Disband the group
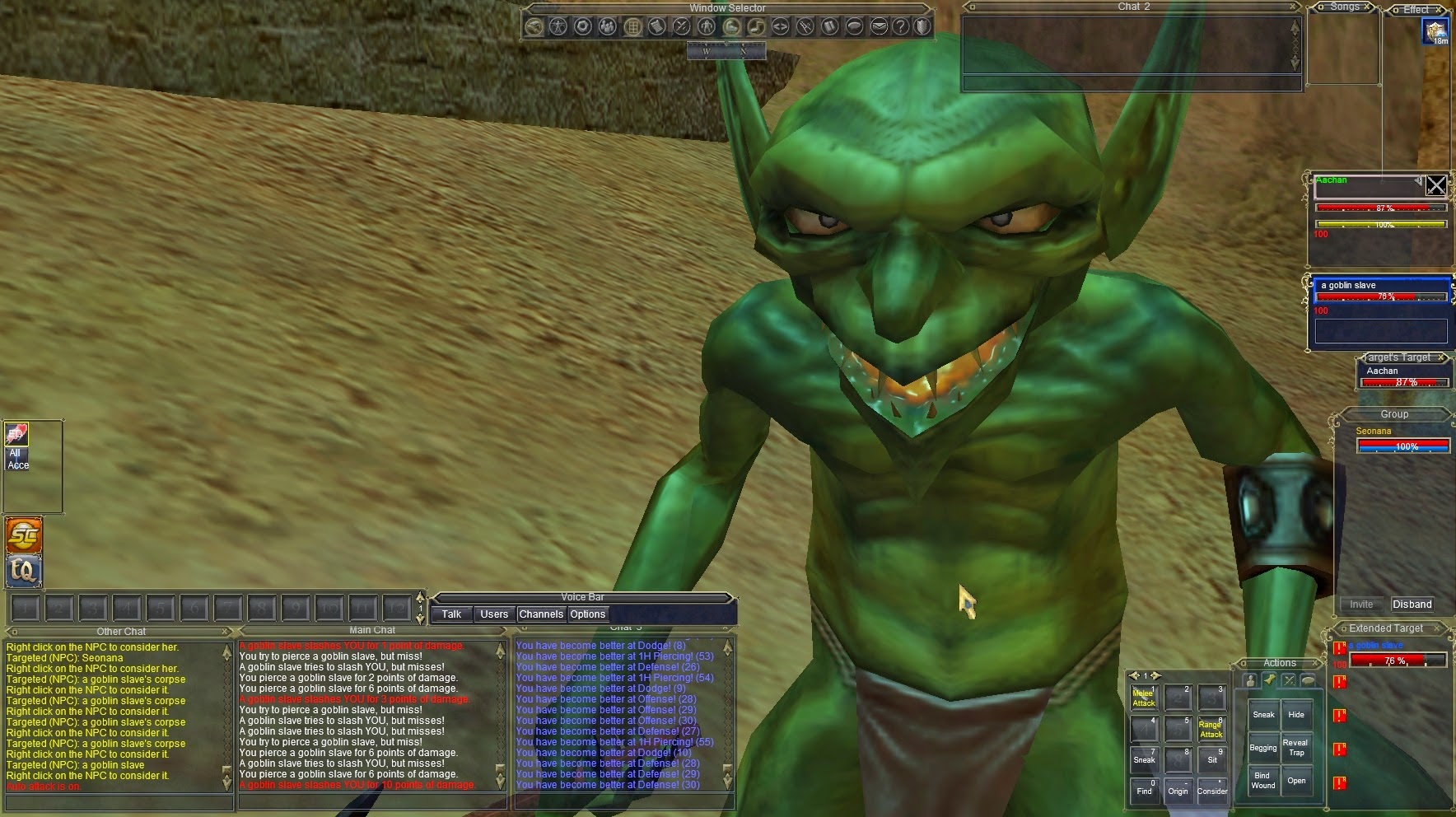 click(x=1412, y=604)
